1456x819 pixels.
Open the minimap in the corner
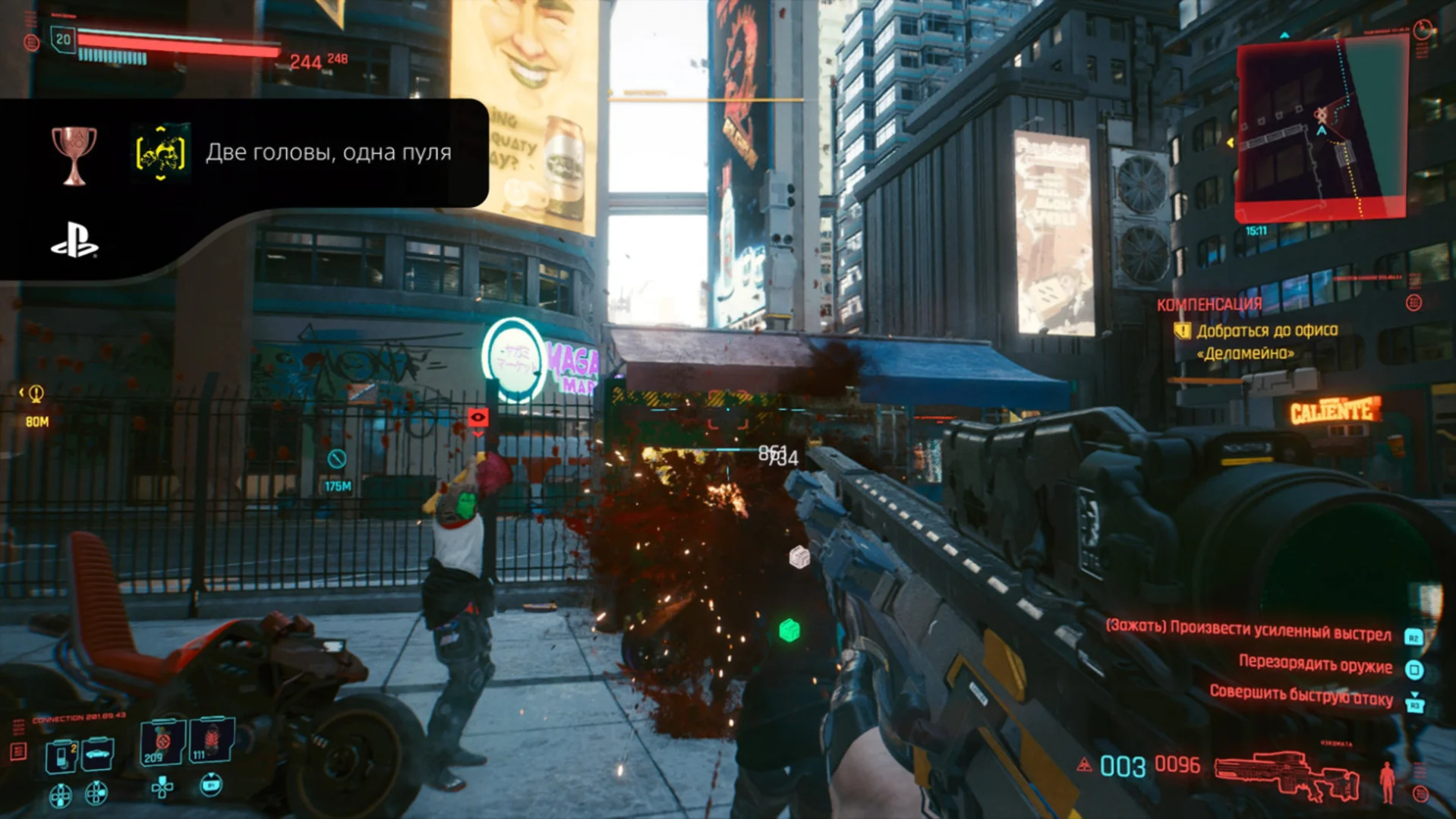pyautogui.click(x=1322, y=131)
